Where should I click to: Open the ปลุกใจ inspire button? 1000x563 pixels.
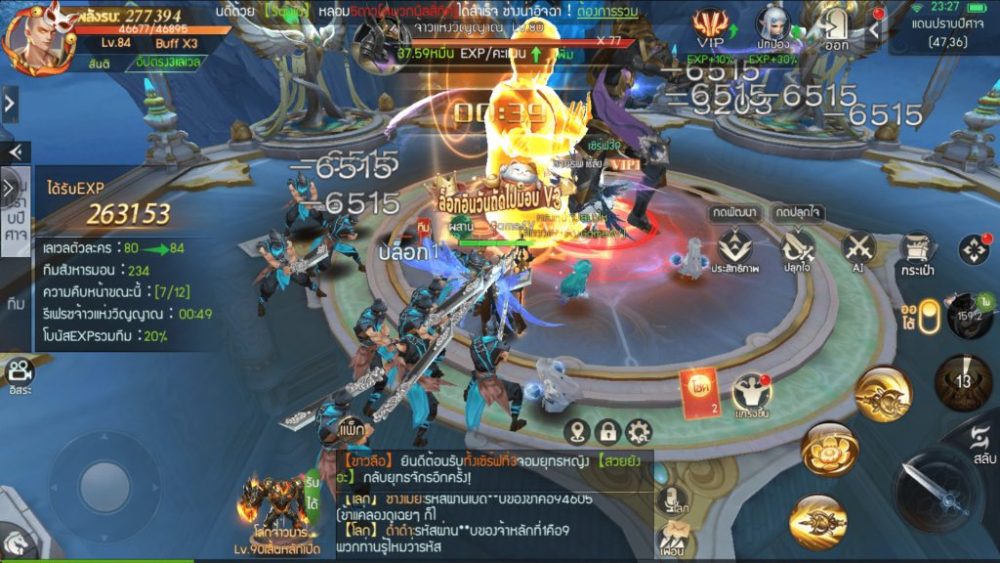[x=798, y=248]
